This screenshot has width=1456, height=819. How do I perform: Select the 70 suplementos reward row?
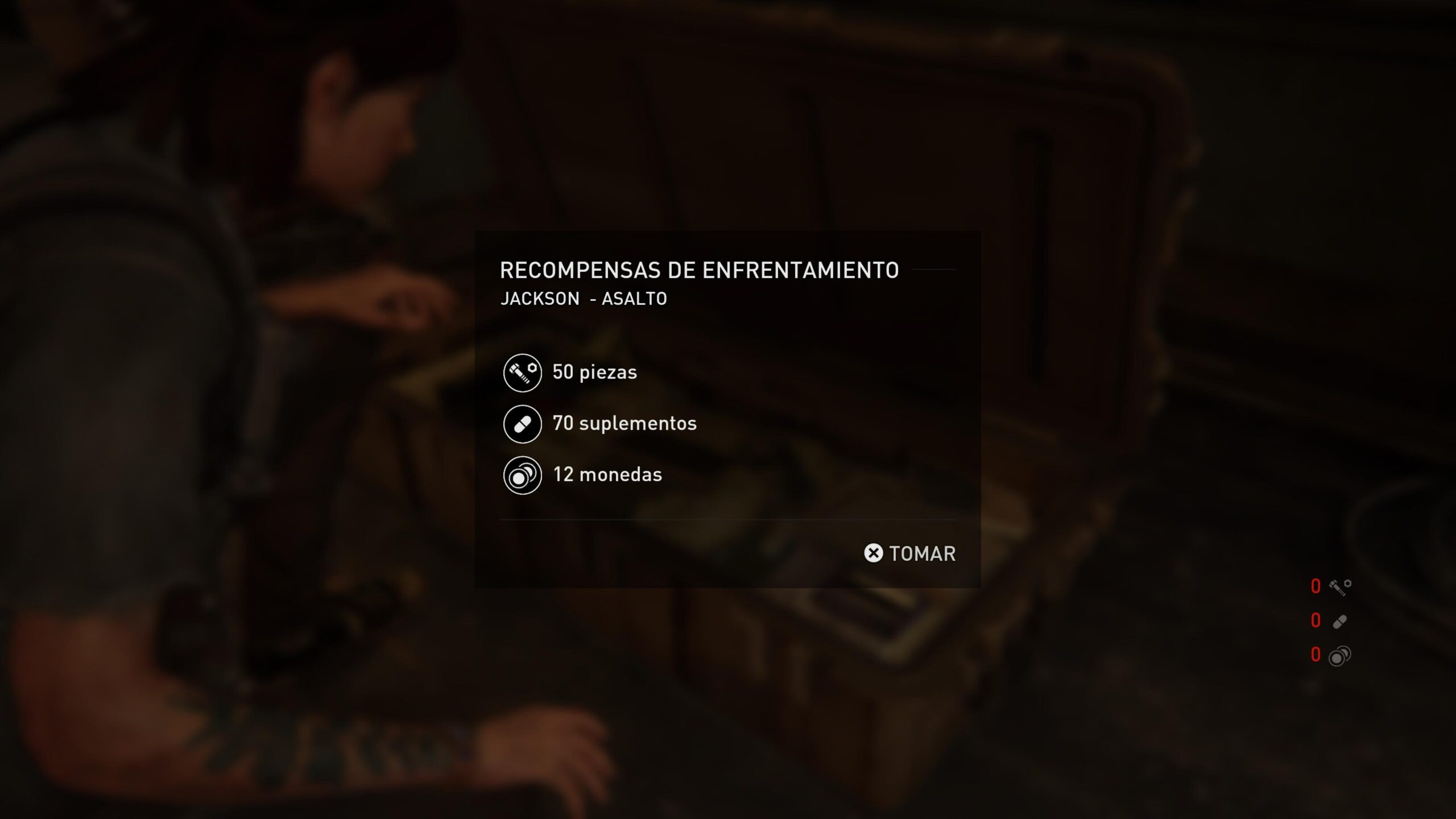click(x=600, y=424)
